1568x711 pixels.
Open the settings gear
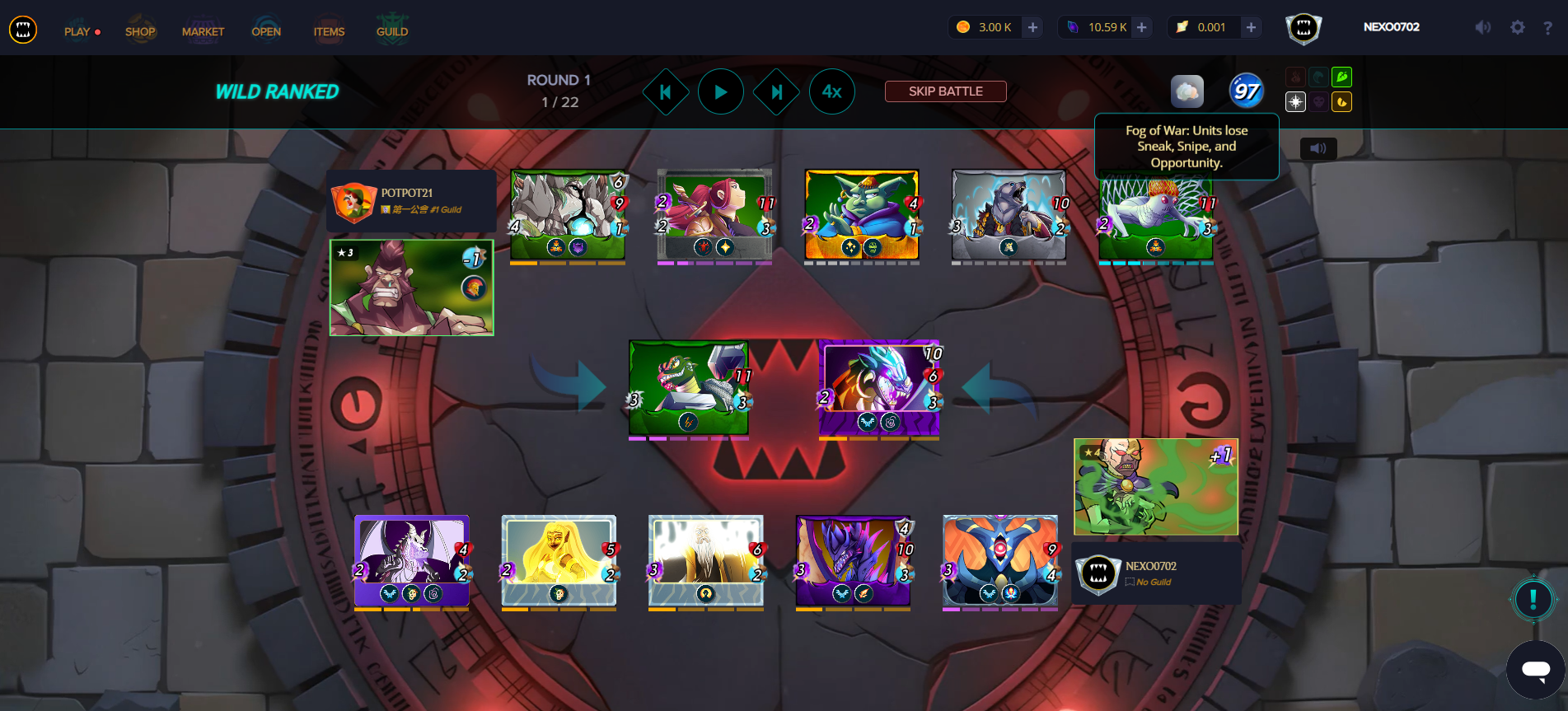[x=1518, y=27]
